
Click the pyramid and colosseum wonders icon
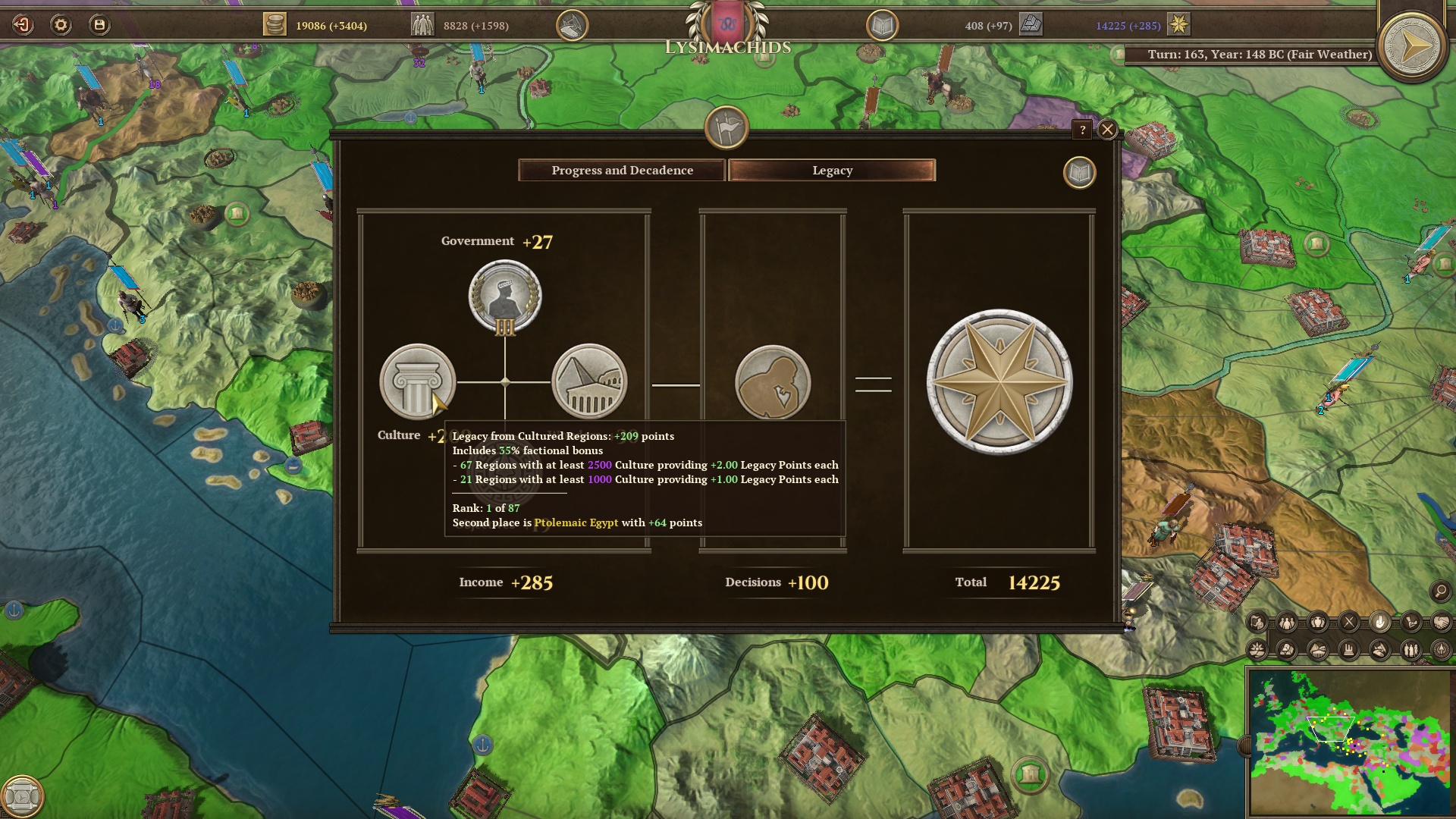coord(589,381)
